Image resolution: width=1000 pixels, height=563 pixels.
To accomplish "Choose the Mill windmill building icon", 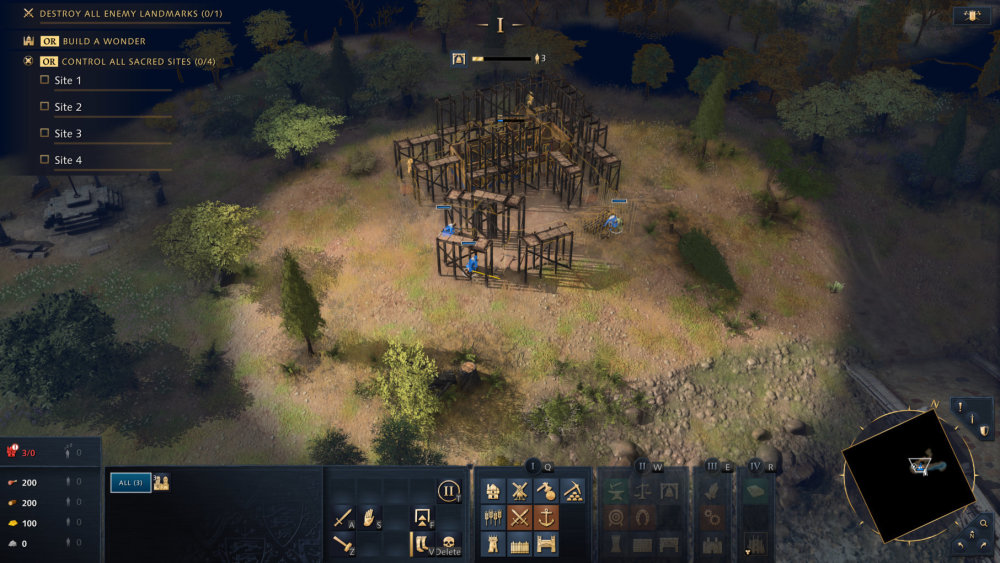I will [519, 491].
